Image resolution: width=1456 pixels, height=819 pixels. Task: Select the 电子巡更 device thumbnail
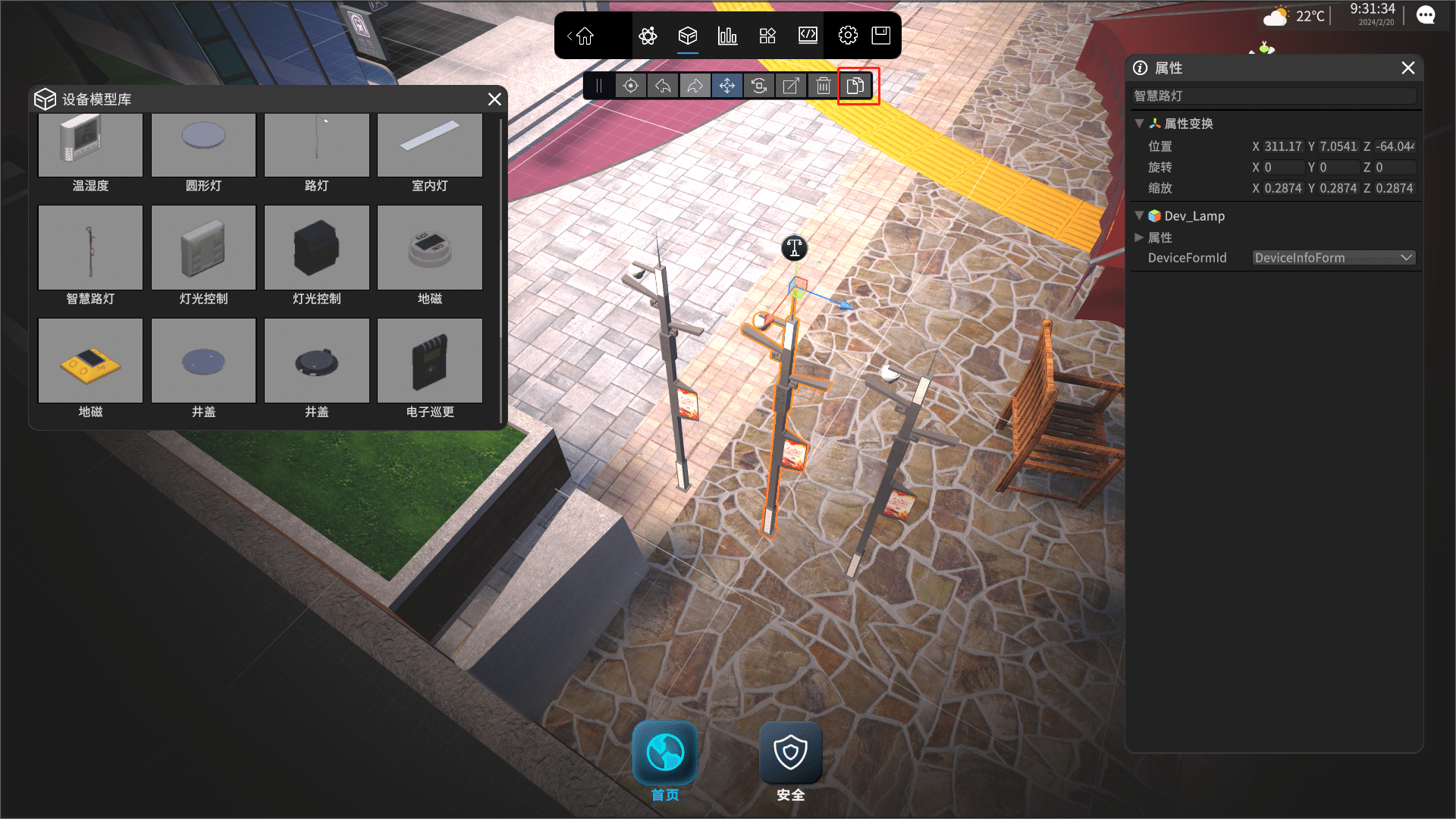430,361
